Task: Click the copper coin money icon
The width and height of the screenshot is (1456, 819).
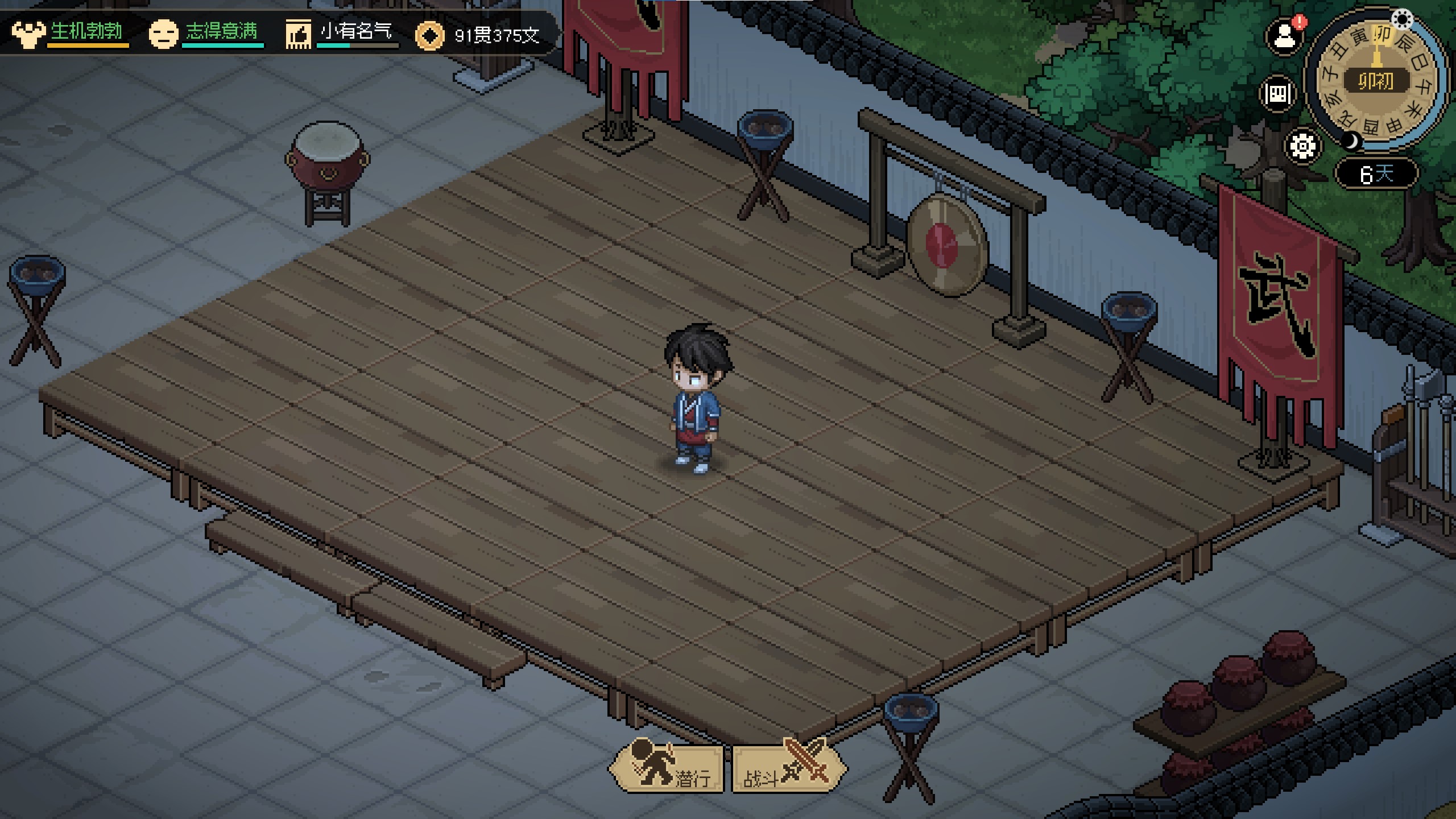Action: 429,36
